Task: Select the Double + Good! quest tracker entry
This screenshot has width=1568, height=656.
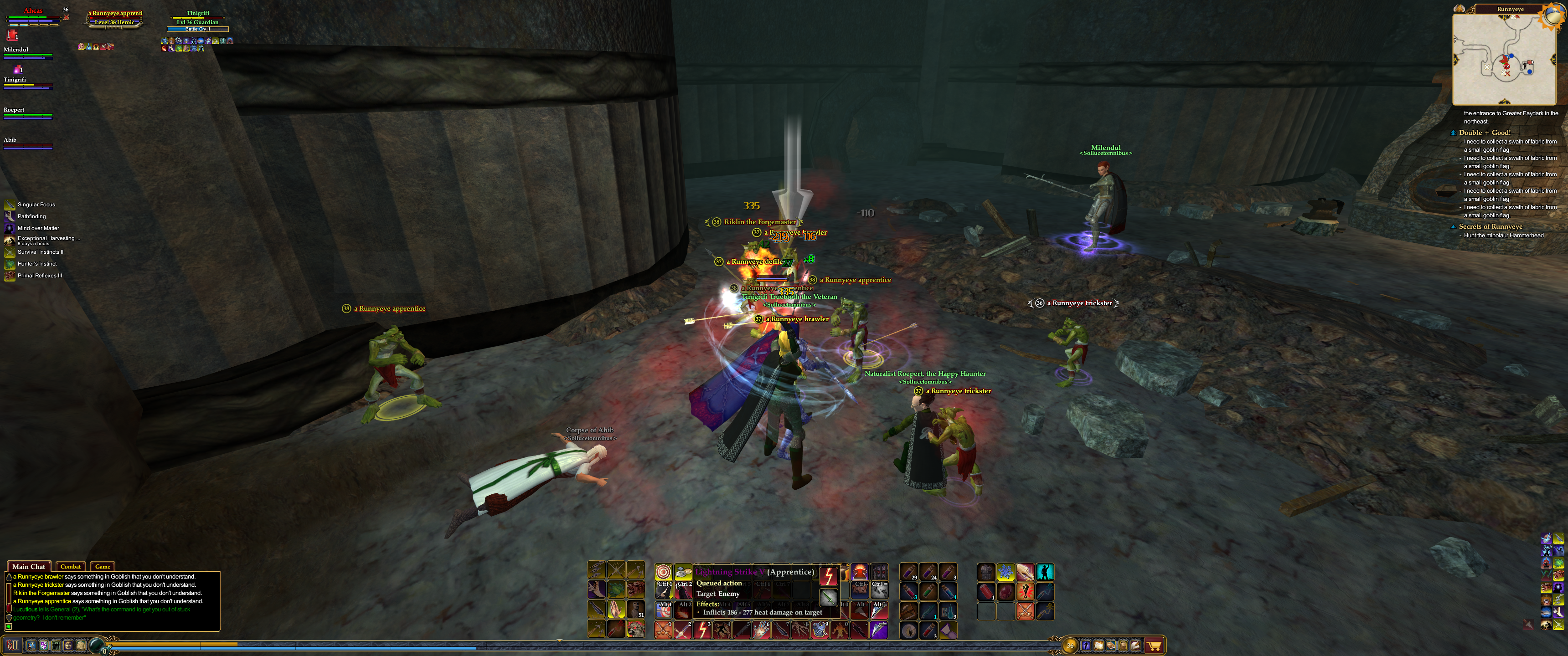Action: point(1485,133)
